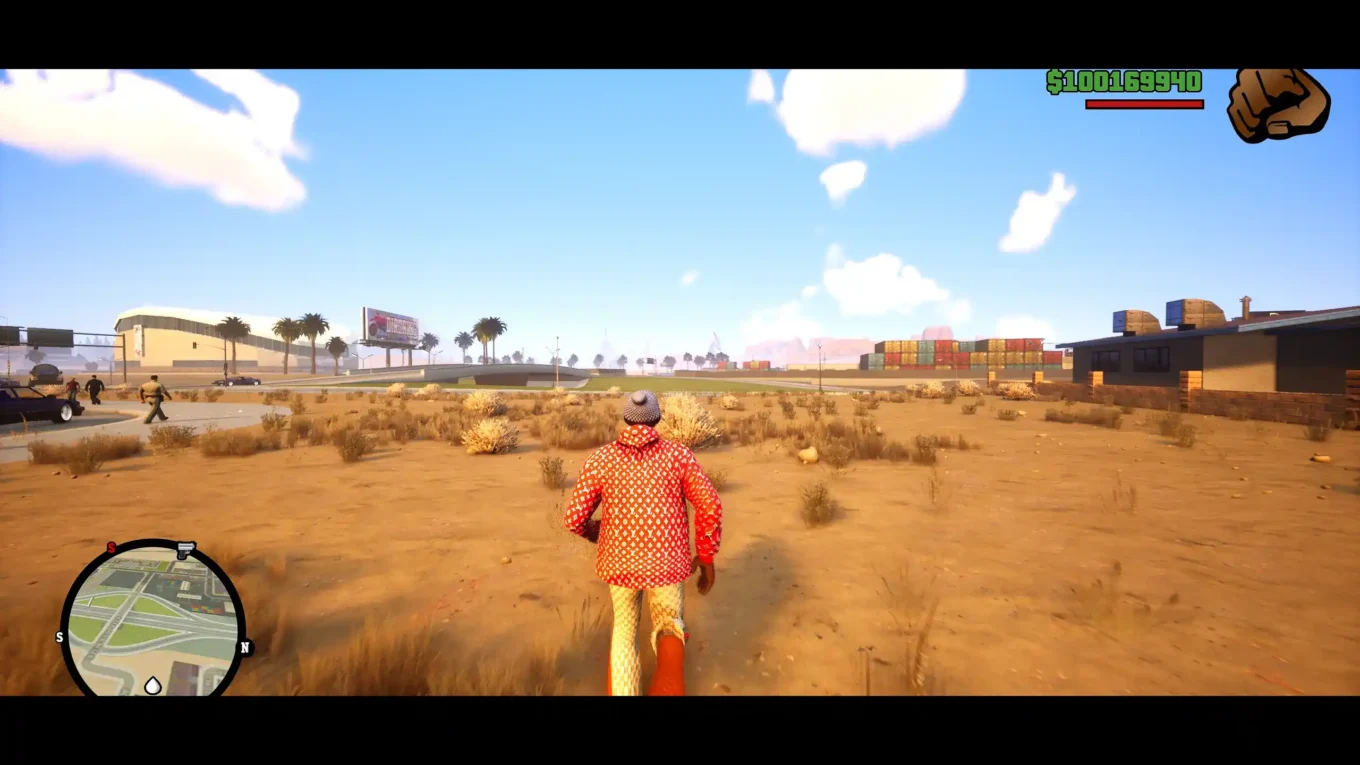Viewport: 1360px width, 765px height.
Task: Click the red S mission blip on the radar
Action: point(112,547)
